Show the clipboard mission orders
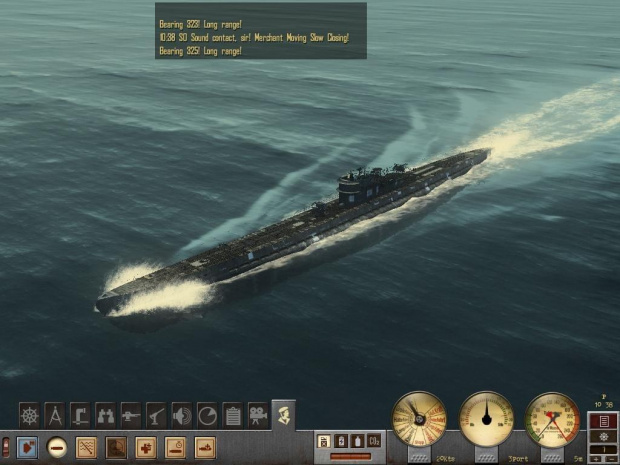 (x=232, y=414)
